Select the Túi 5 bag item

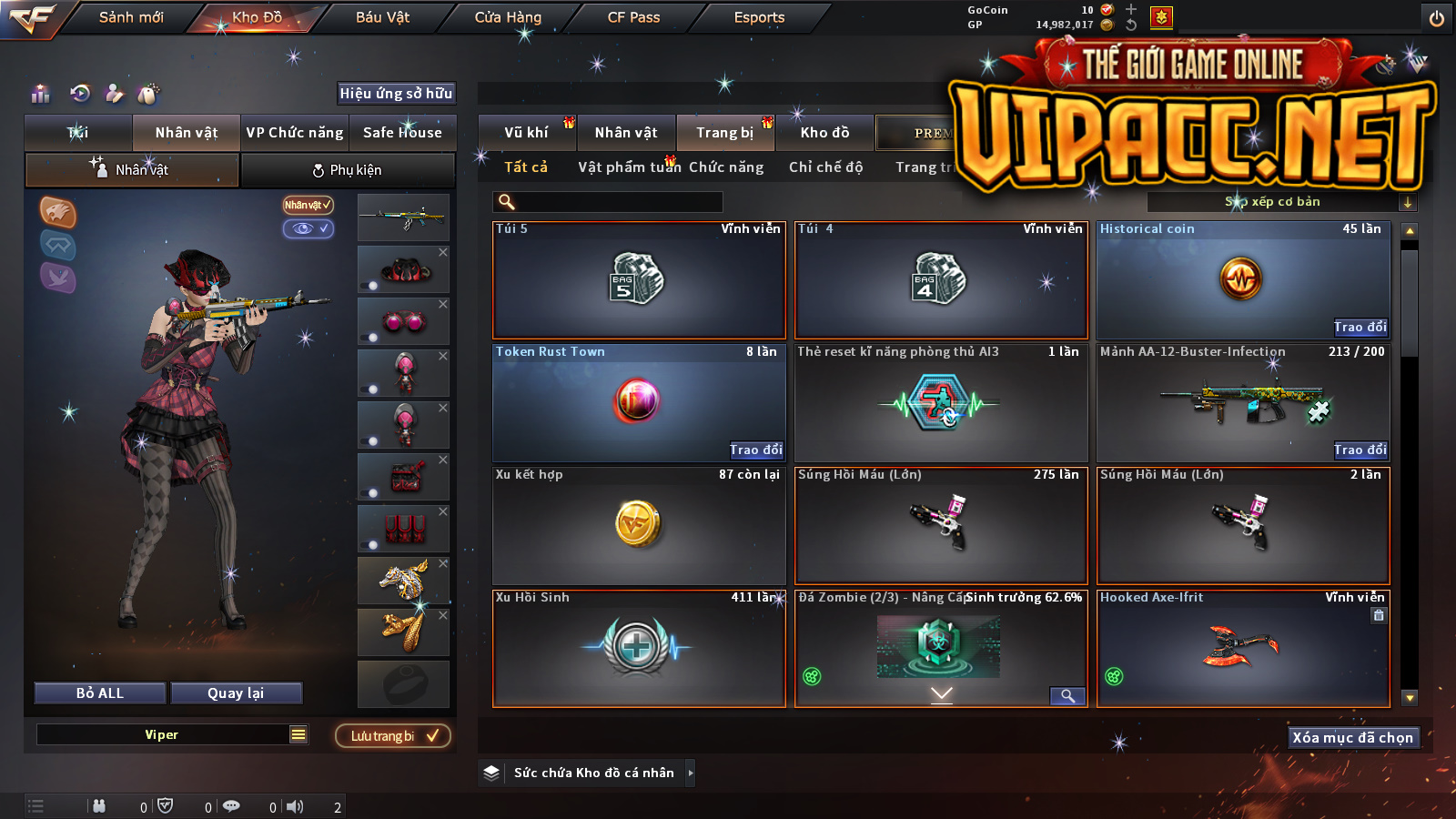(639, 280)
